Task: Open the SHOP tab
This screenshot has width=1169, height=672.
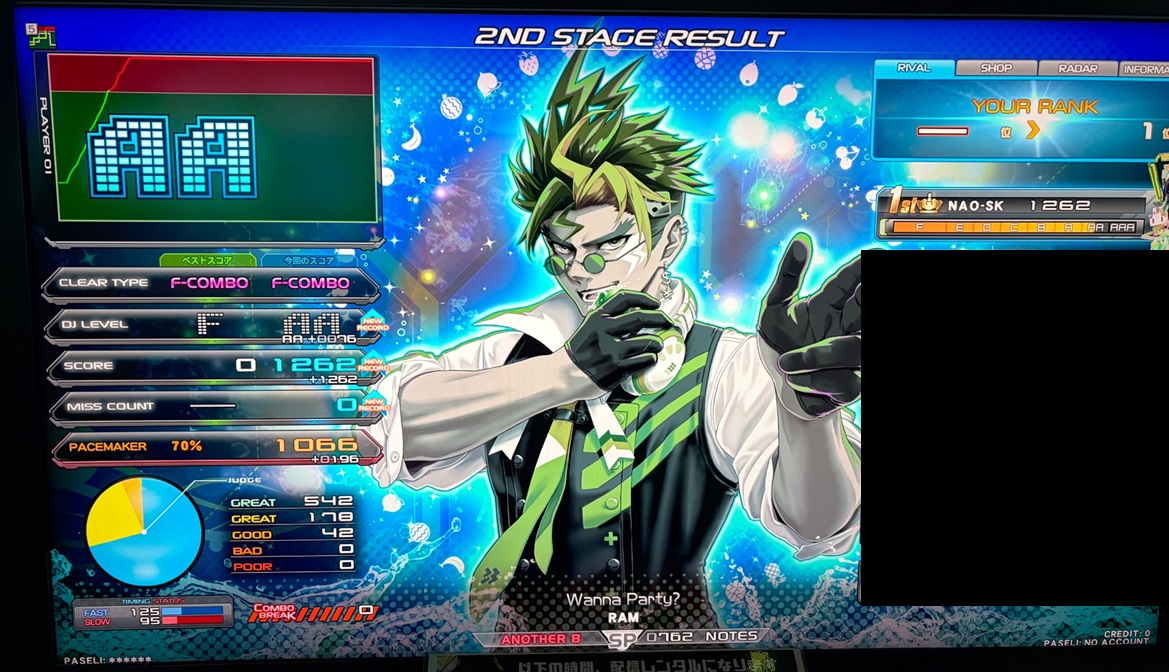Action: click(995, 68)
